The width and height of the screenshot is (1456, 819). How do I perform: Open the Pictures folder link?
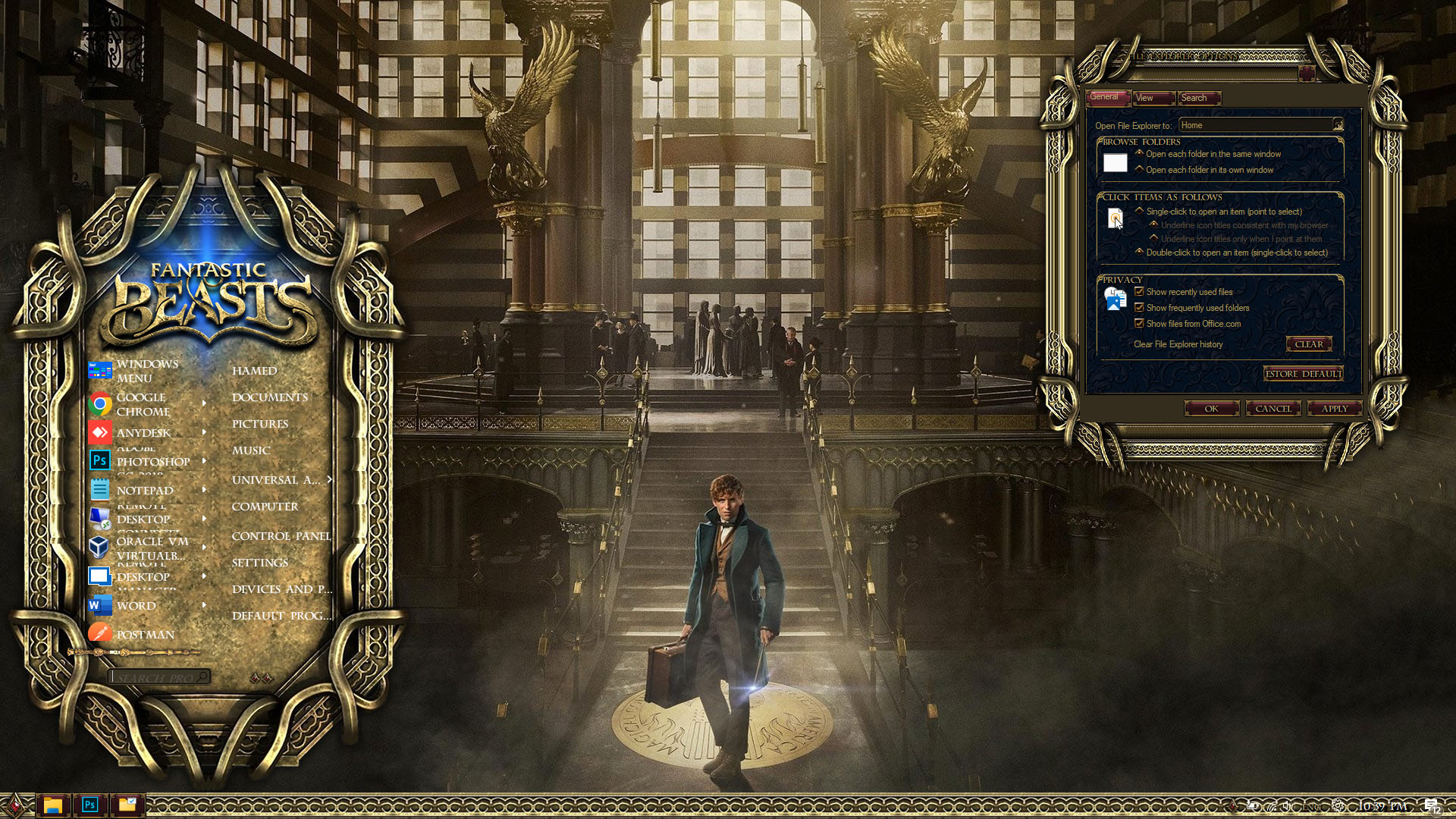coord(260,424)
